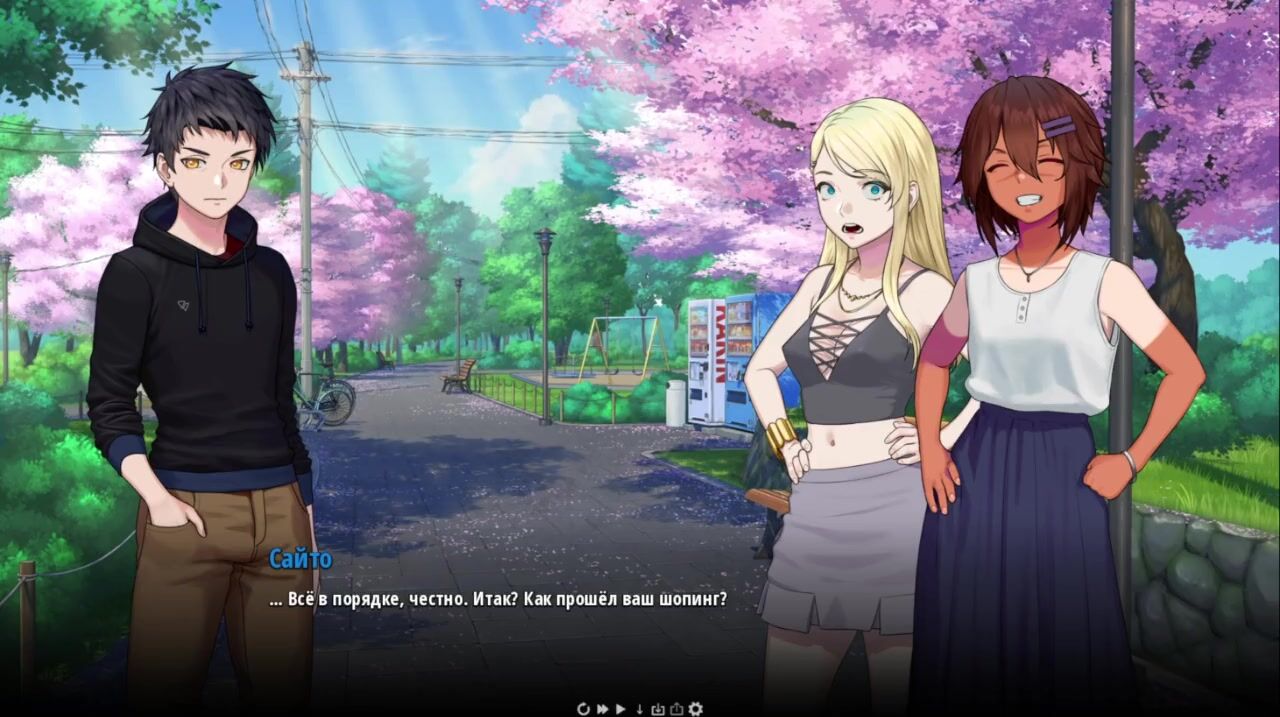1280x717 pixels.
Task: Click the small down arrow icon
Action: 640,709
